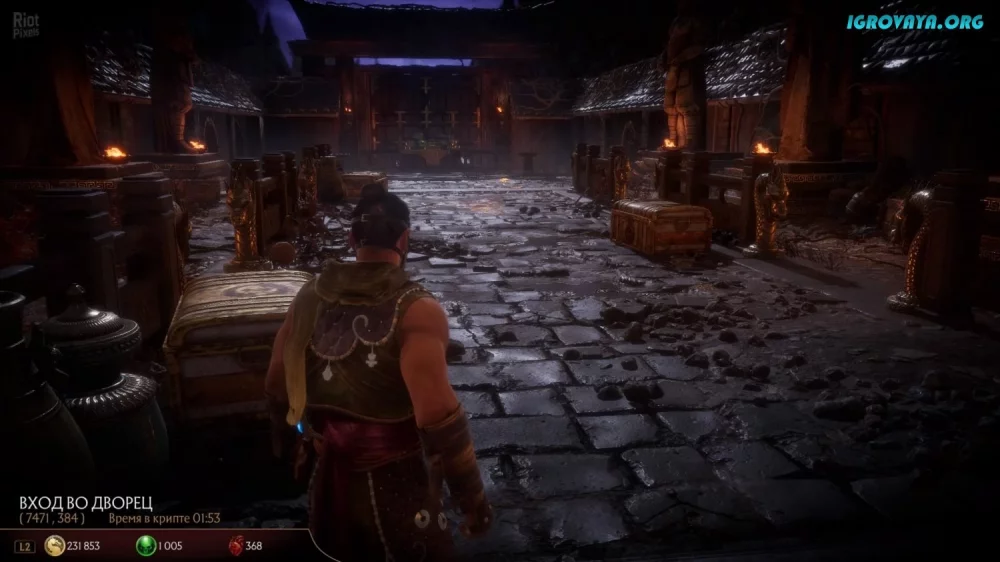Click the gold koins currency icon
Viewport: 1000px width, 562px height.
54,545
